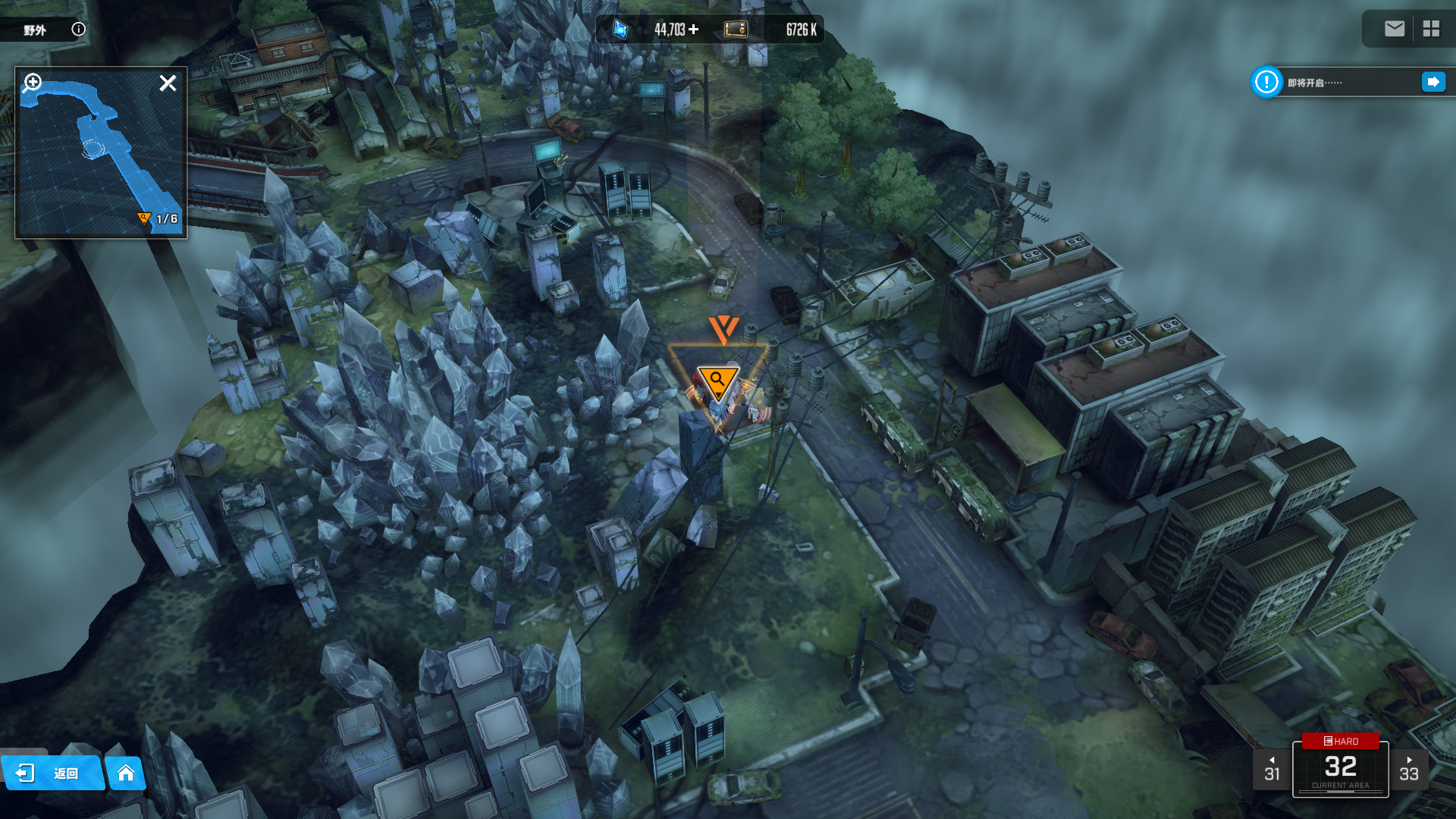Go to the home screen
The width and height of the screenshot is (1456, 819).
[126, 773]
